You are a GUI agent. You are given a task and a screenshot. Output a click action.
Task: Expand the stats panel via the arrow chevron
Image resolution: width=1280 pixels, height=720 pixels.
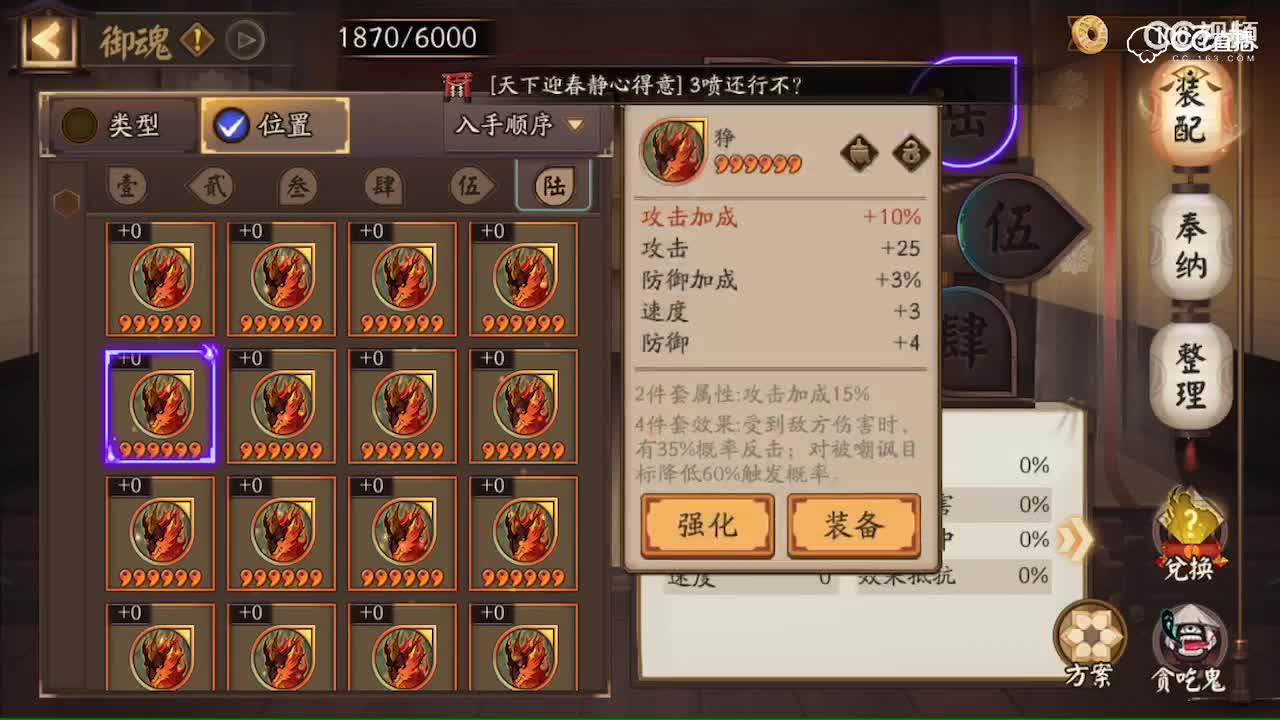[1073, 538]
